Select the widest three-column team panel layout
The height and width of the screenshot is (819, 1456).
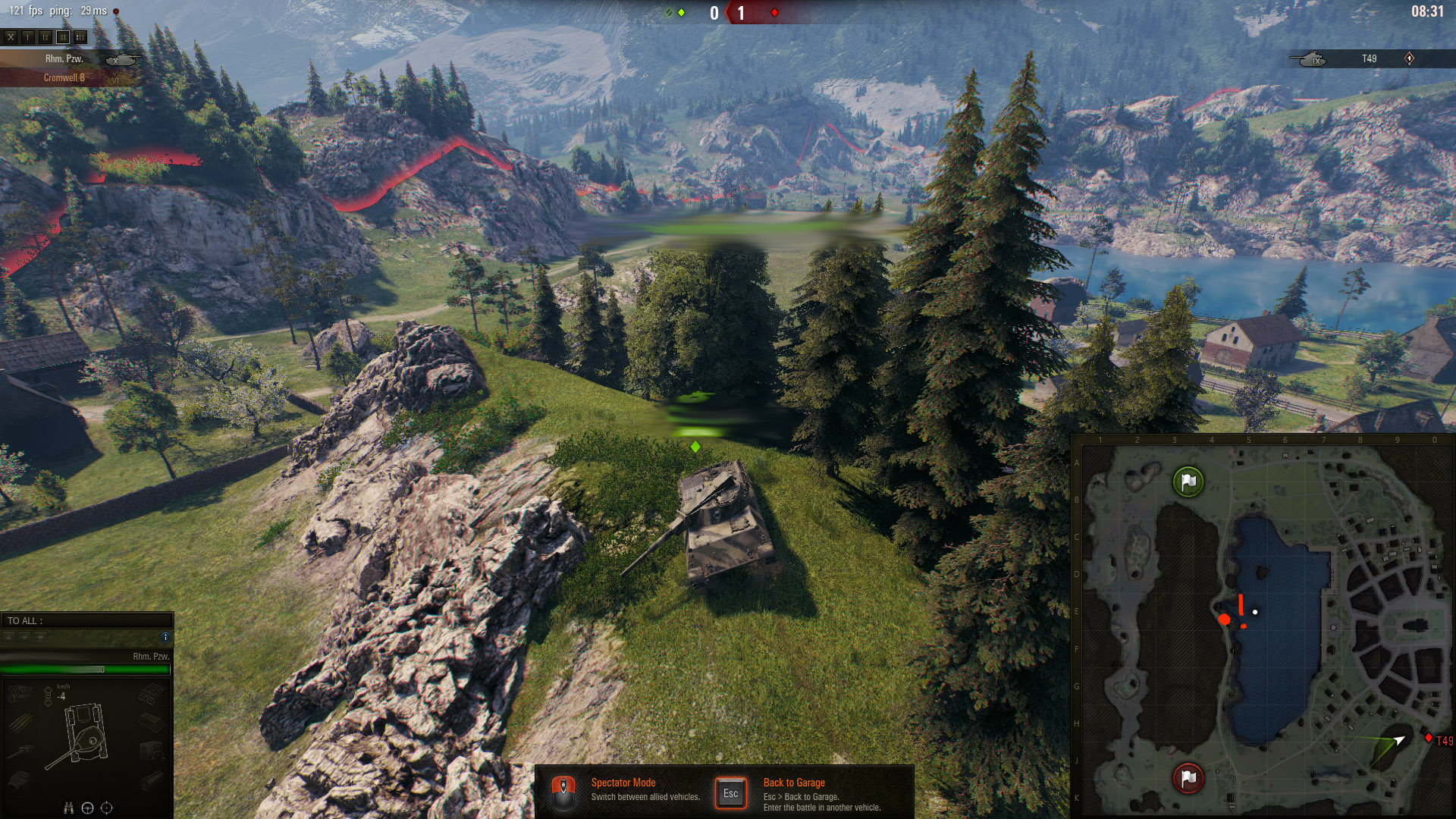tap(80, 36)
